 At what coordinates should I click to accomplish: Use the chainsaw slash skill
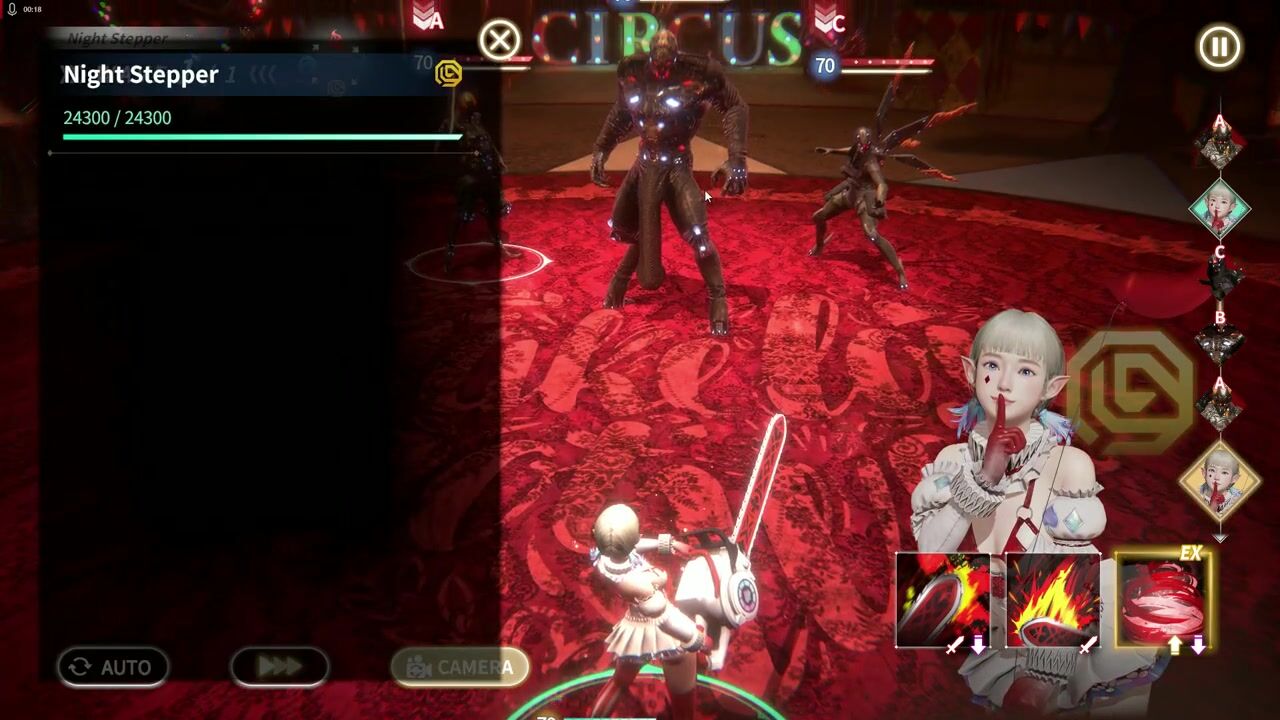click(942, 600)
